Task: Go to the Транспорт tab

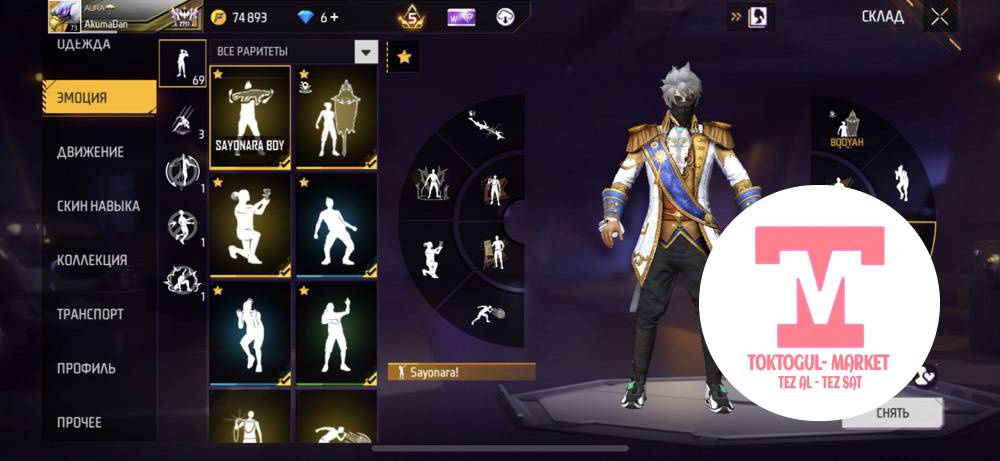Action: pos(90,314)
